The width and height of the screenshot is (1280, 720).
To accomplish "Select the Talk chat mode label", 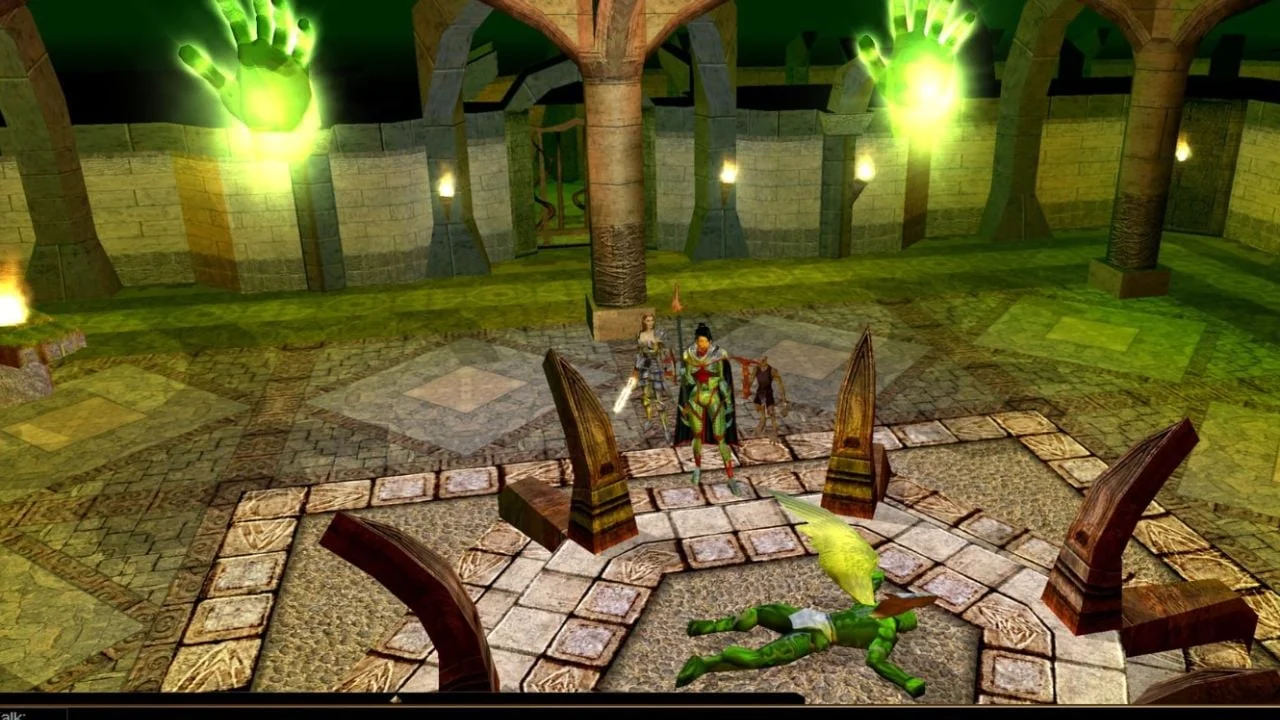I will (14, 715).
